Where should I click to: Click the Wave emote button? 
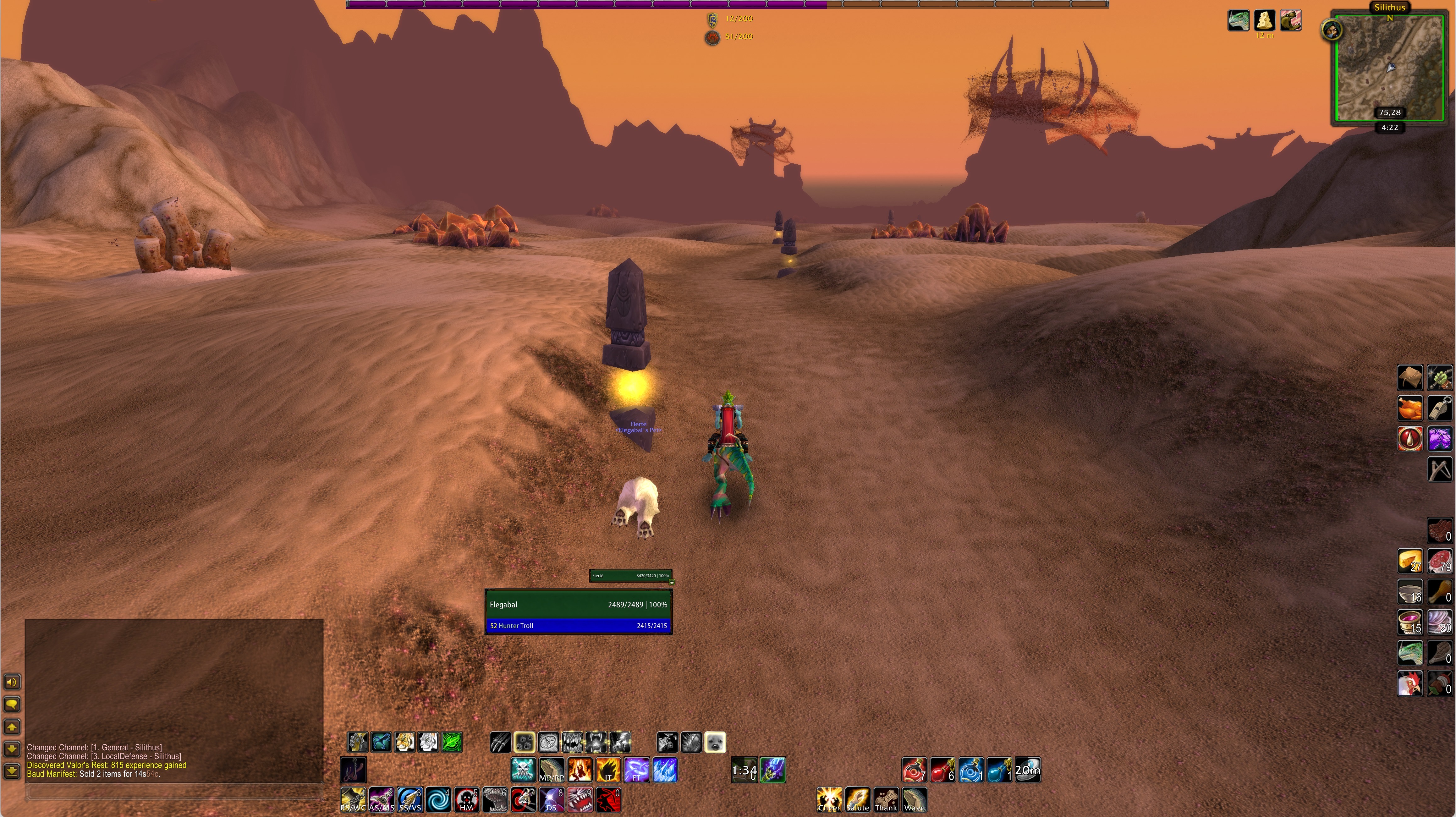point(914,800)
